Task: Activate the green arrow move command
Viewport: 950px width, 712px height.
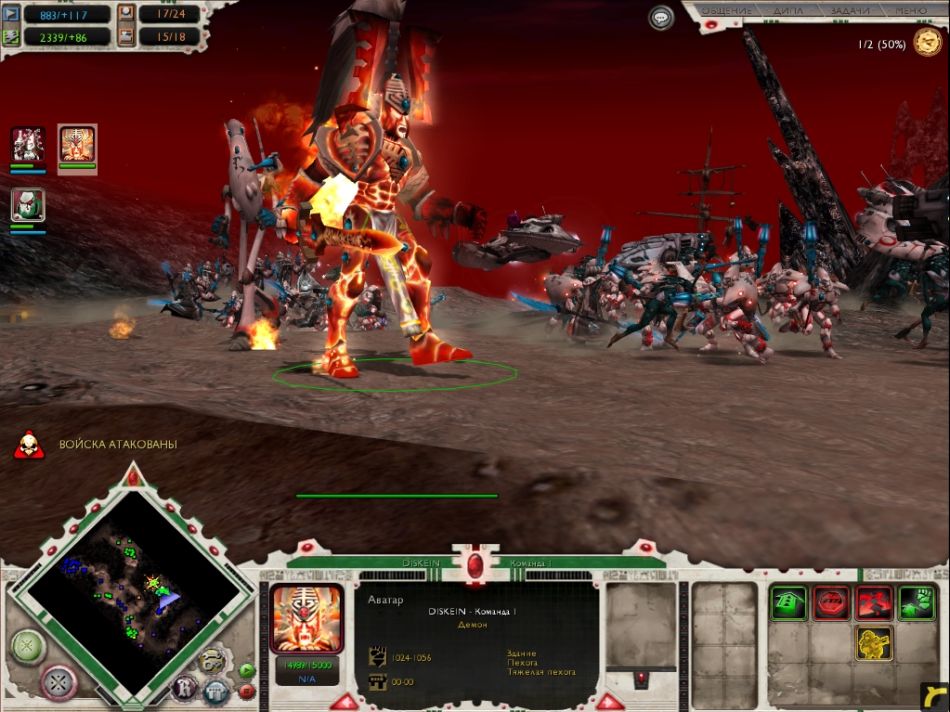Action: (x=789, y=603)
